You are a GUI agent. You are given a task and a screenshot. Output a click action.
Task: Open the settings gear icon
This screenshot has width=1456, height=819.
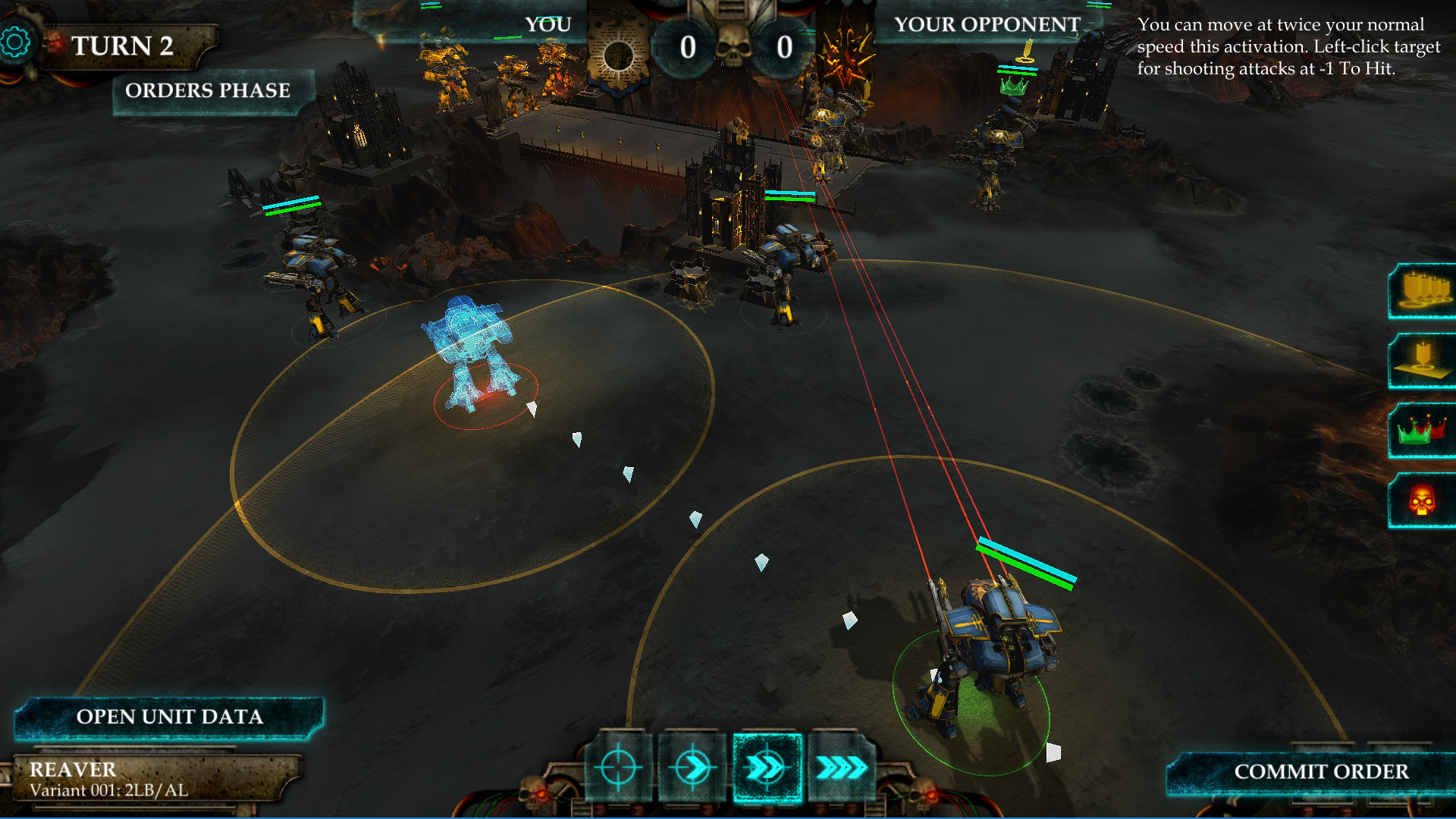15,42
